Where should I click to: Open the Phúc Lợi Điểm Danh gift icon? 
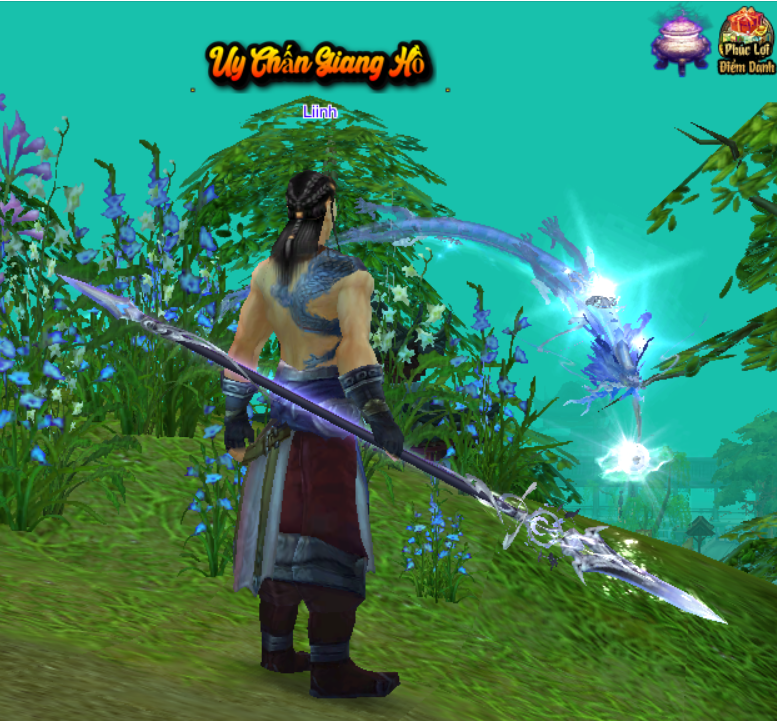tap(746, 42)
